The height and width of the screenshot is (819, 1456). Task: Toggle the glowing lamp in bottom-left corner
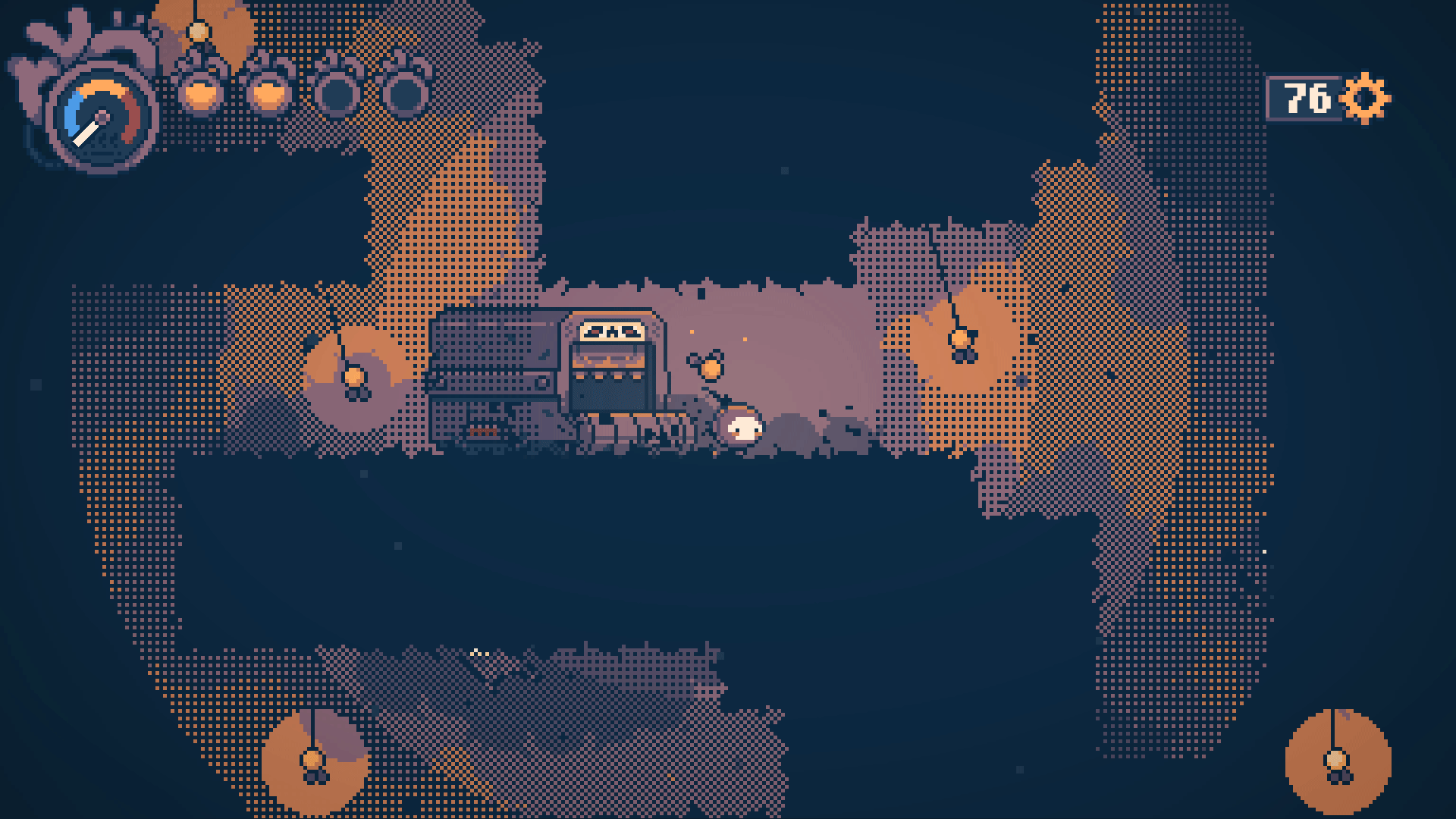313,758
